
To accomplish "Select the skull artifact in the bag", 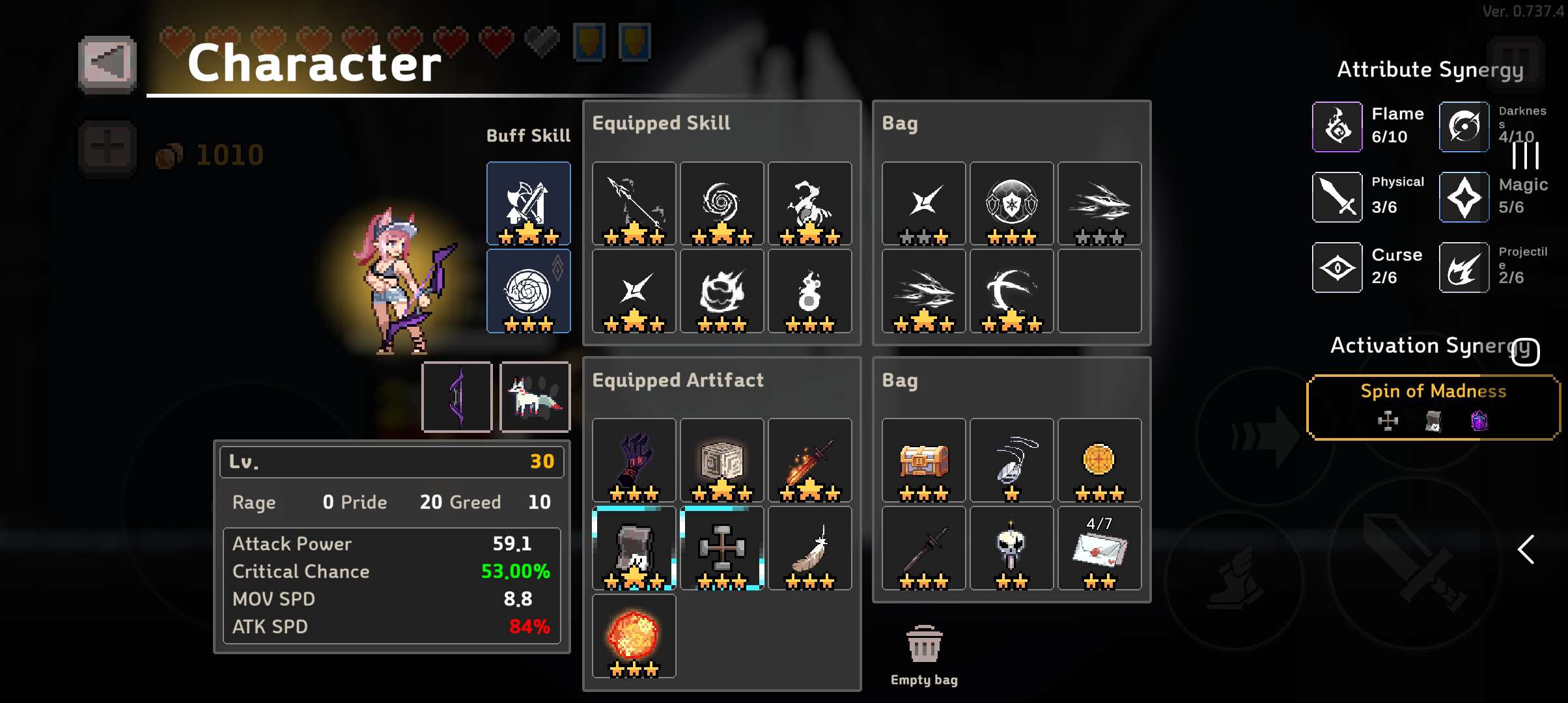I will click(1011, 548).
